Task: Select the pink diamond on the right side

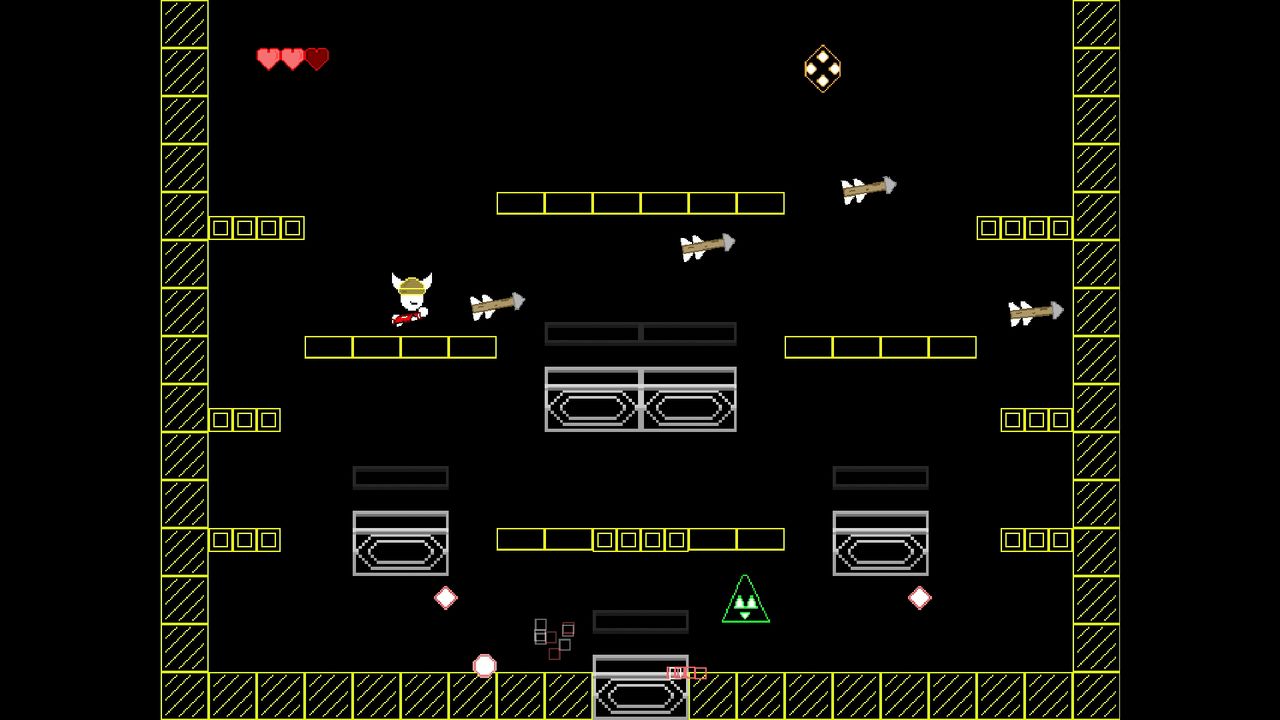Action: click(x=918, y=597)
